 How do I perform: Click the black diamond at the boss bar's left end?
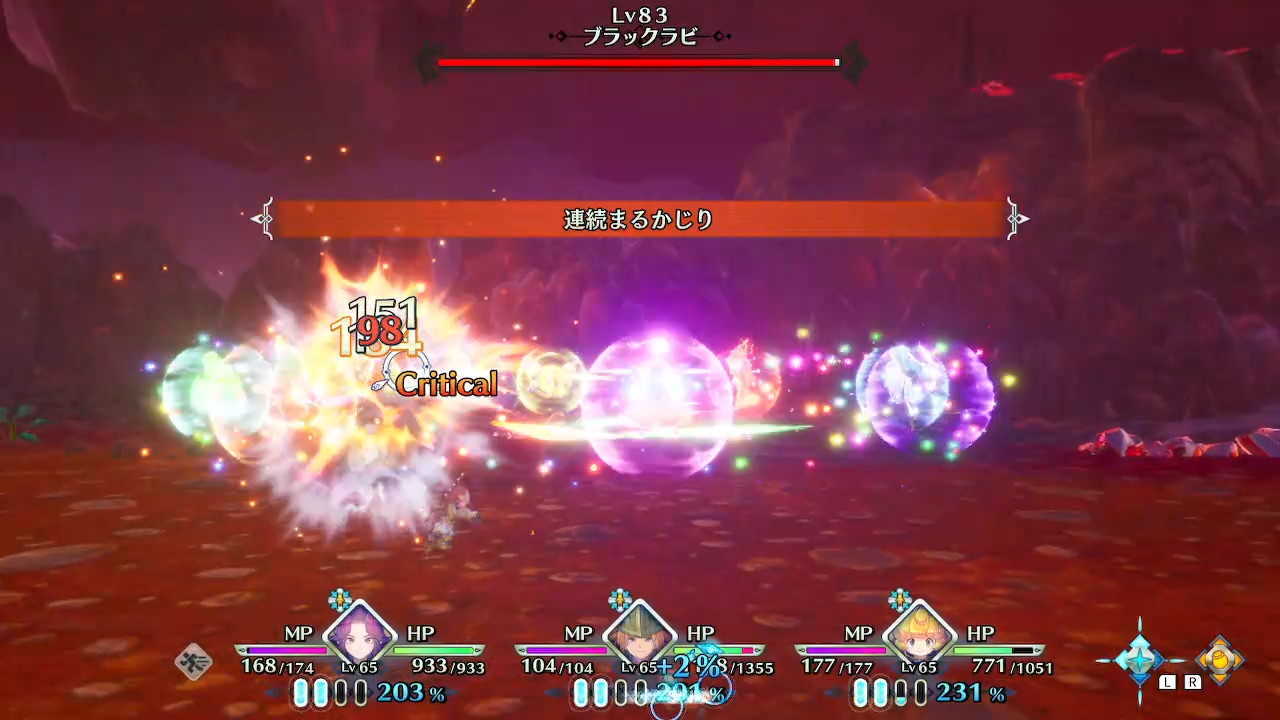(x=430, y=63)
